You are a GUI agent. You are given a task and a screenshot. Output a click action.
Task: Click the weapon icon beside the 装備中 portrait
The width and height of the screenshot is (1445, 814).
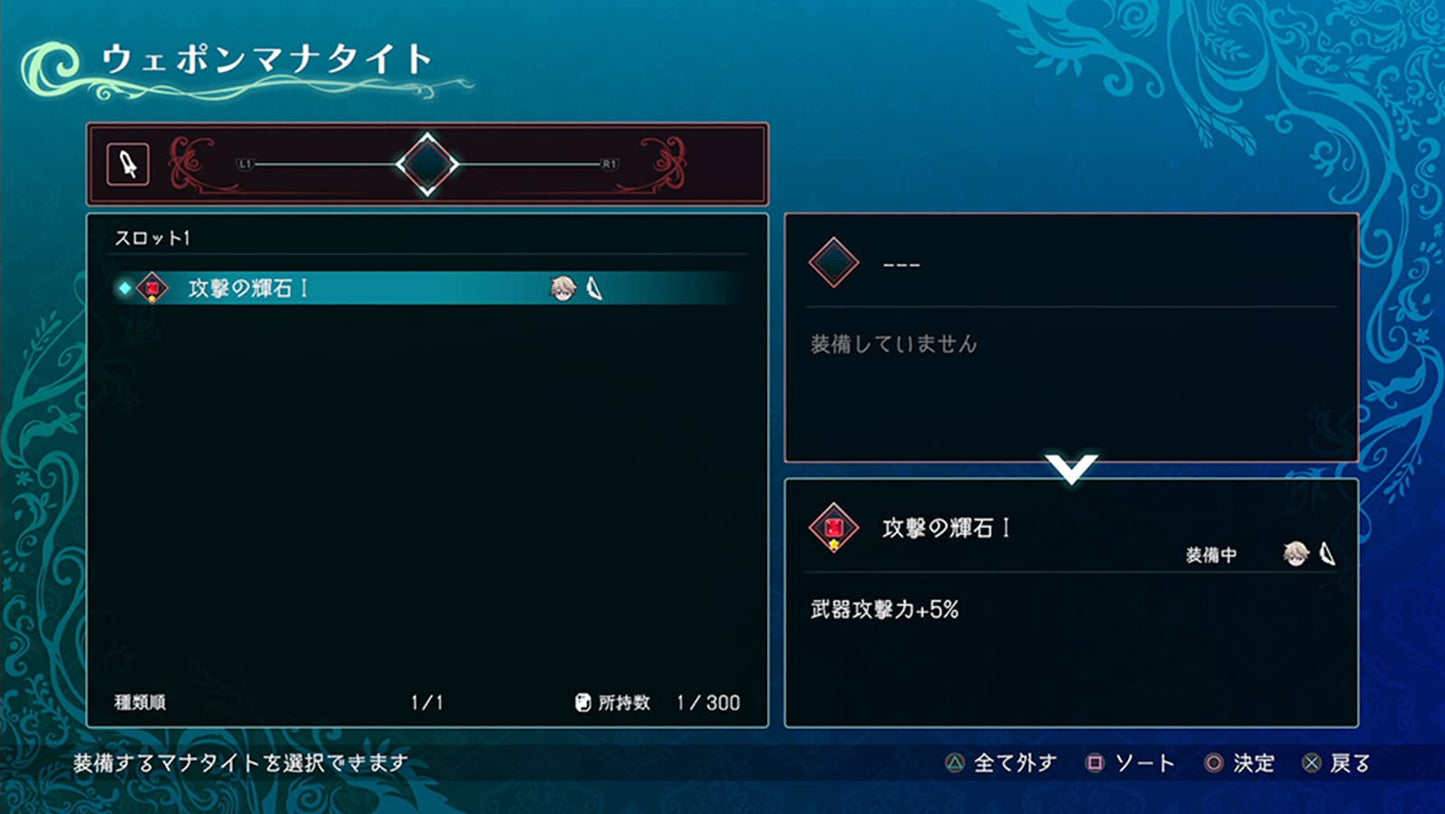pos(1324,551)
